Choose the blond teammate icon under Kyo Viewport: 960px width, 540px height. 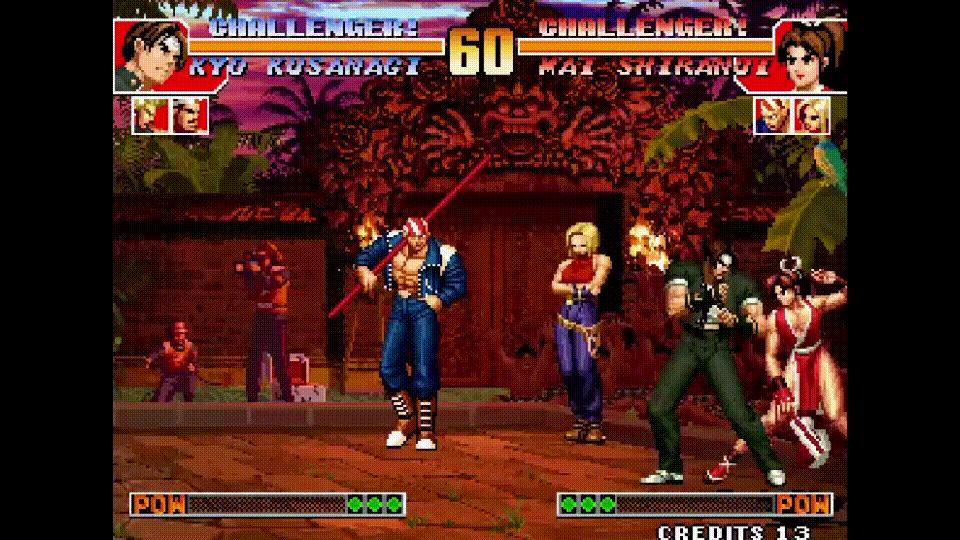(150, 116)
